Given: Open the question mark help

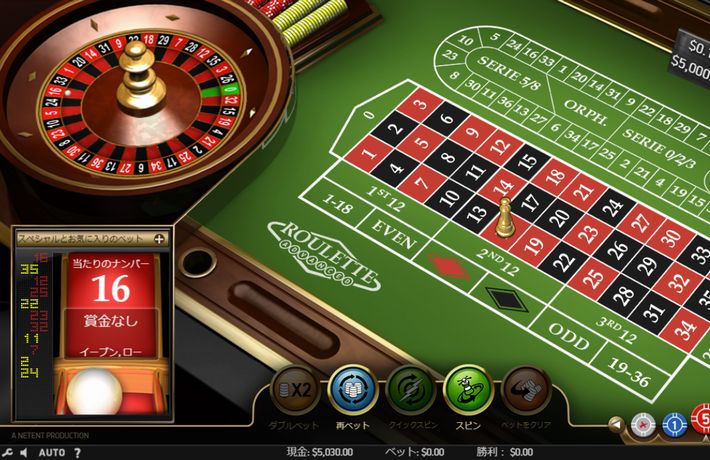Looking at the screenshot, I should click(76, 452).
